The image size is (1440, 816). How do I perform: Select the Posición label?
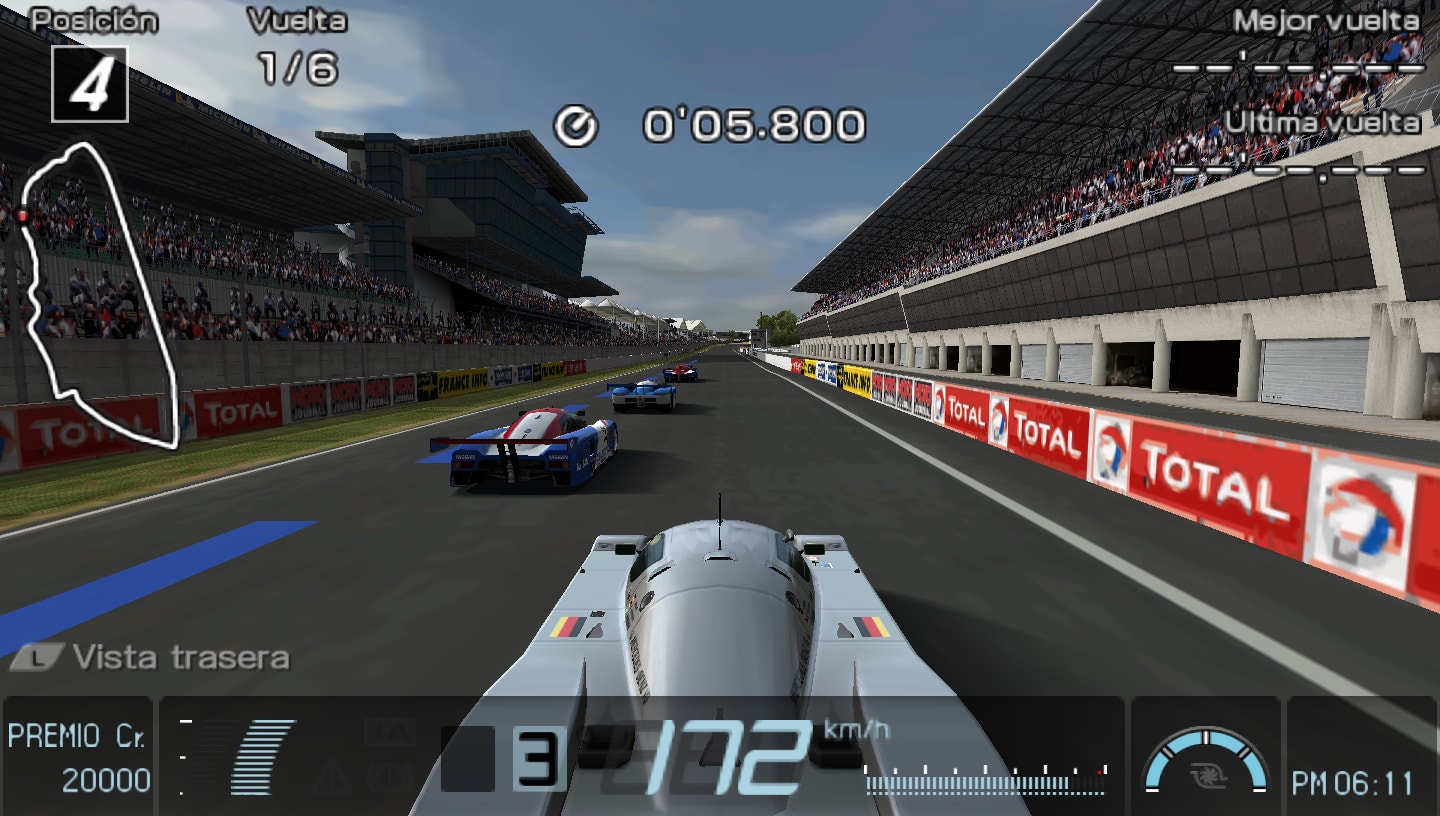pyautogui.click(x=93, y=16)
